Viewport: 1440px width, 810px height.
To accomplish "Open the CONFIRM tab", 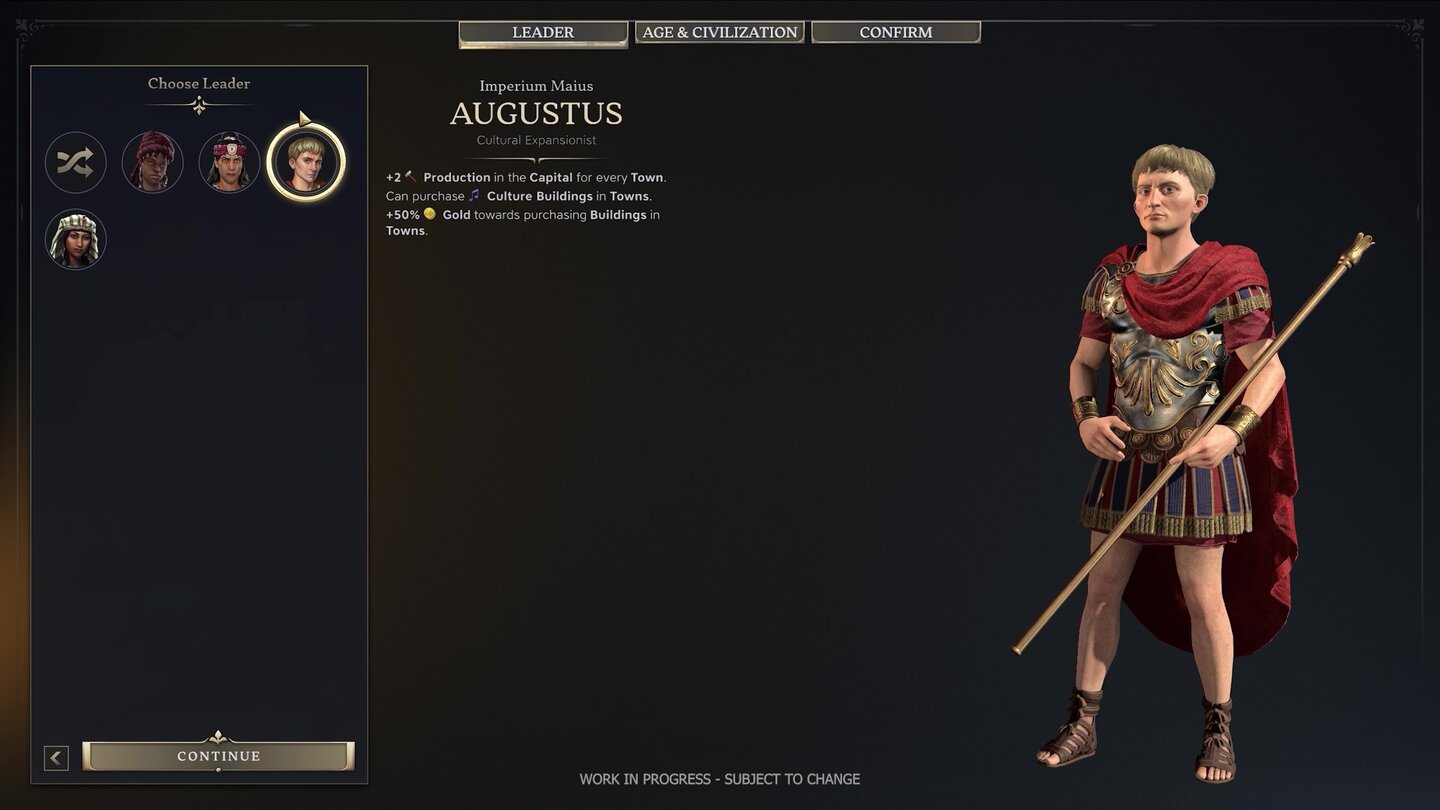I will pyautogui.click(x=895, y=31).
